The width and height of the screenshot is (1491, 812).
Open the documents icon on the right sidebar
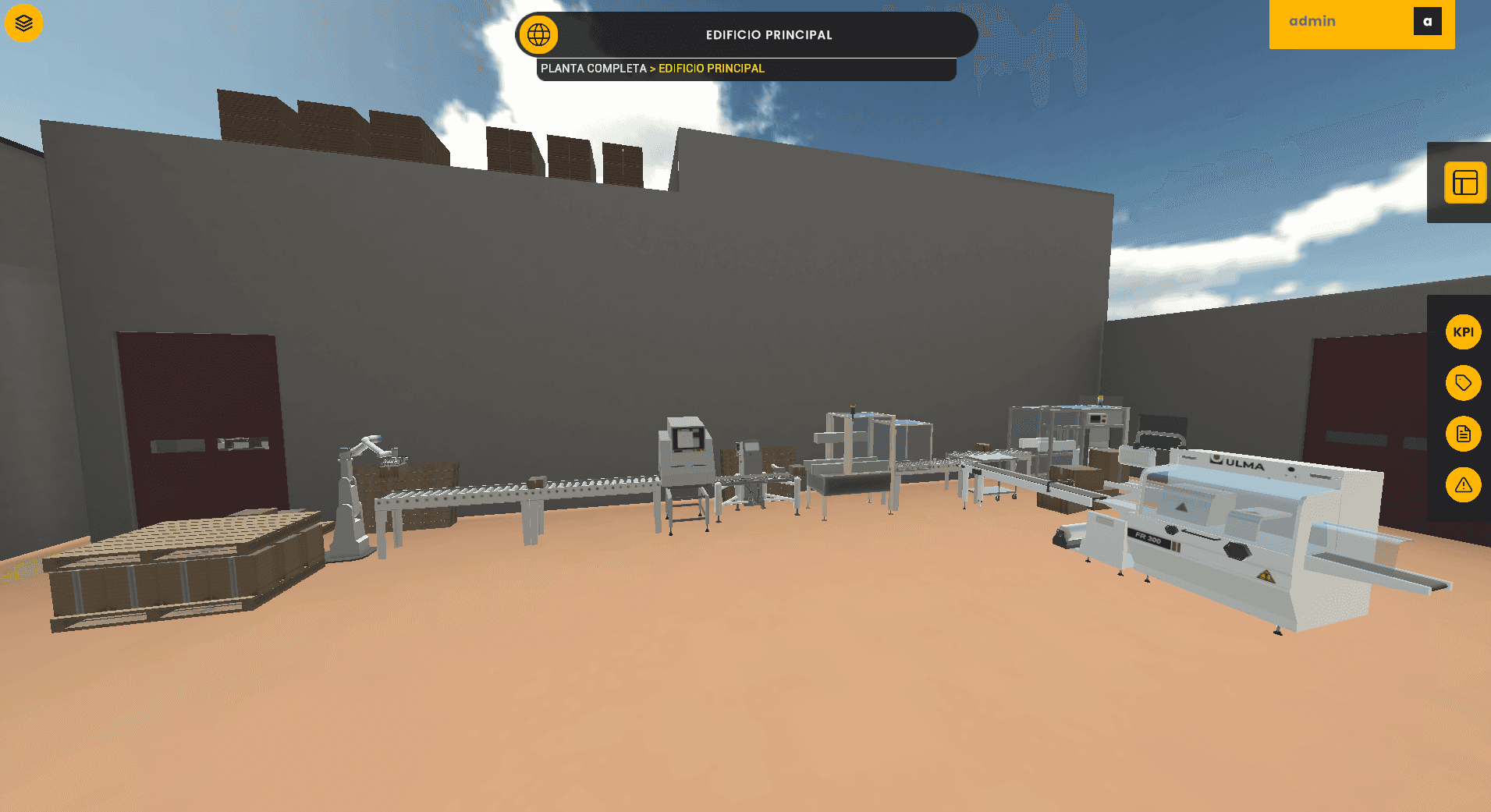1464,434
